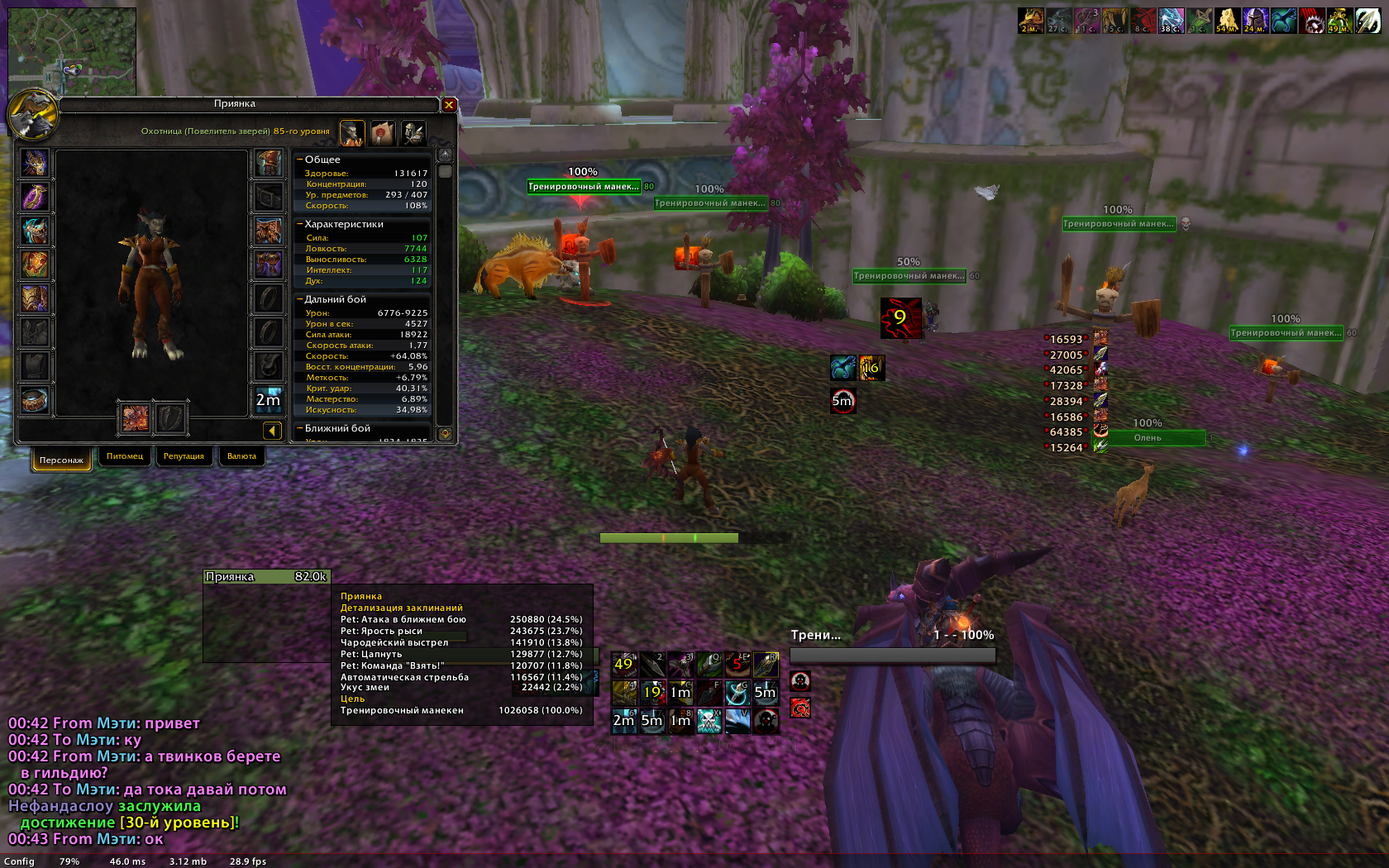This screenshot has width=1389, height=868.
Task: Collapse the Характеристики stats section
Action: 299,224
